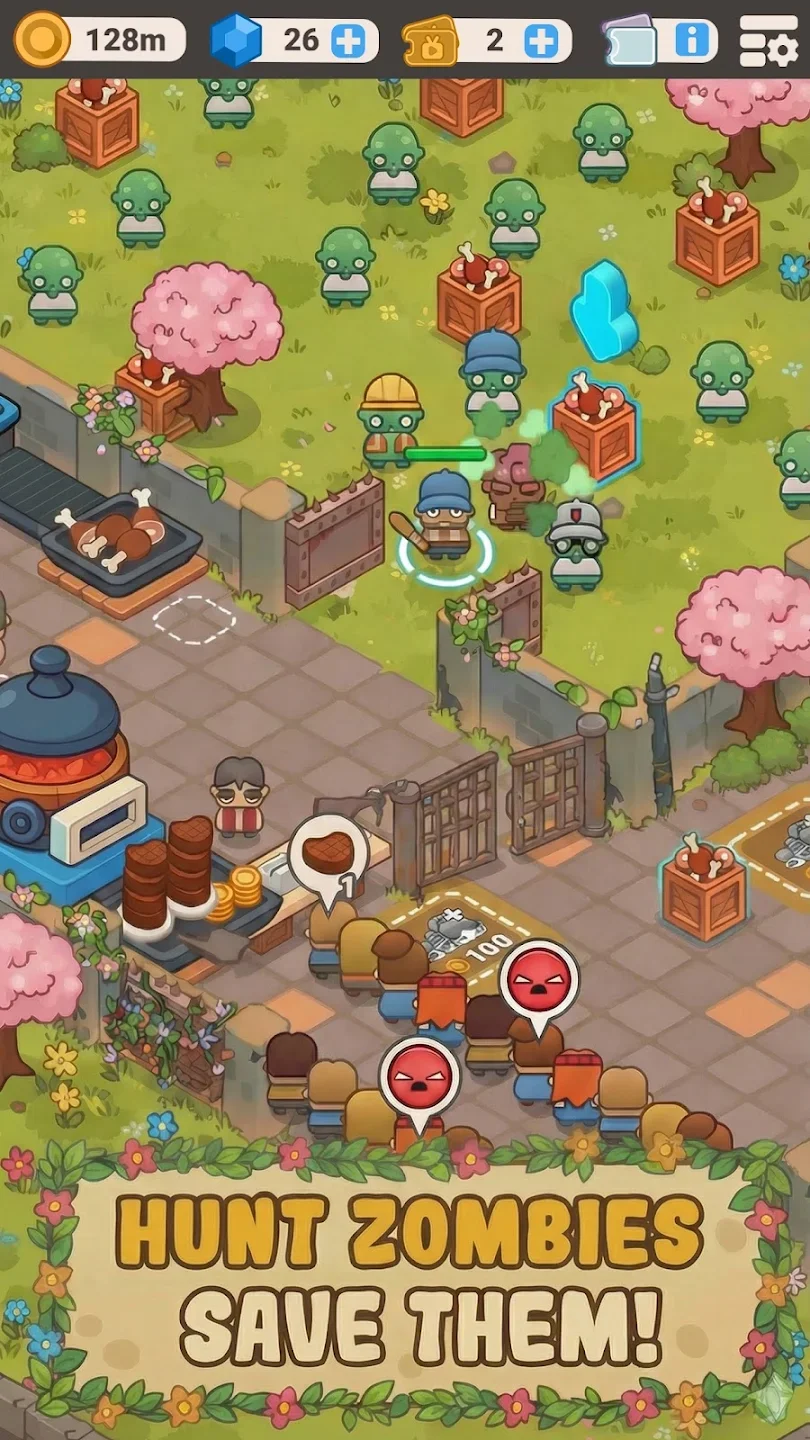
Task: Tap the pale blue ticket cards icon
Action: click(x=629, y=41)
